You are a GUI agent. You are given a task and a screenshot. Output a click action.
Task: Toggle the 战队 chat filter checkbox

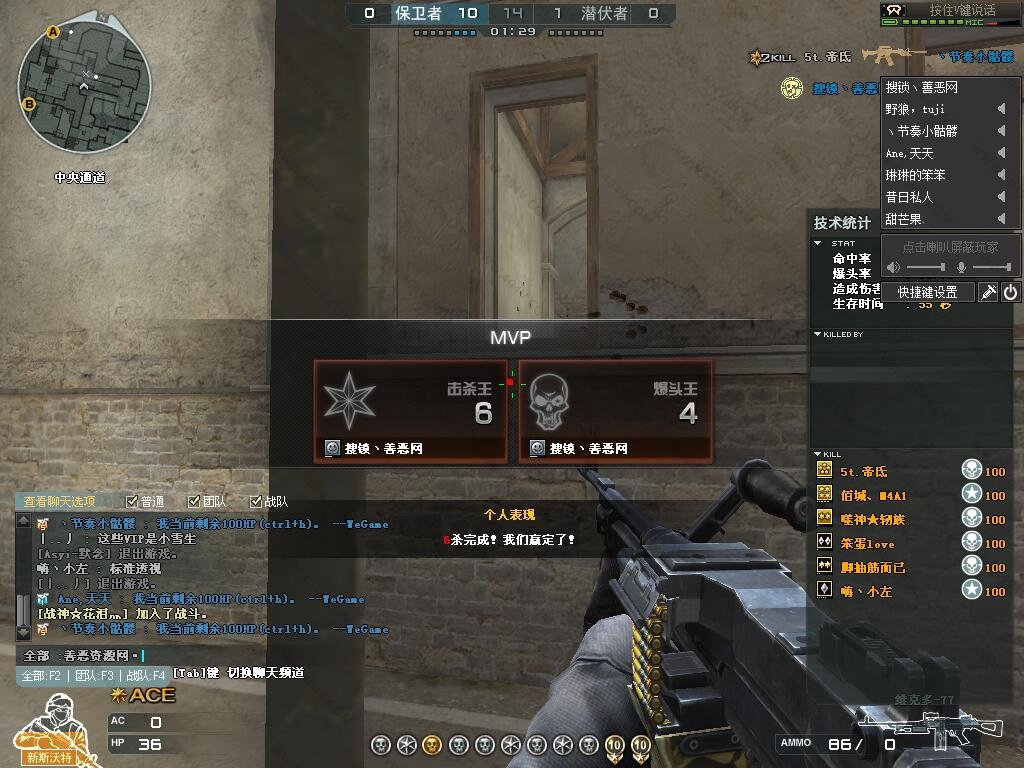point(256,502)
